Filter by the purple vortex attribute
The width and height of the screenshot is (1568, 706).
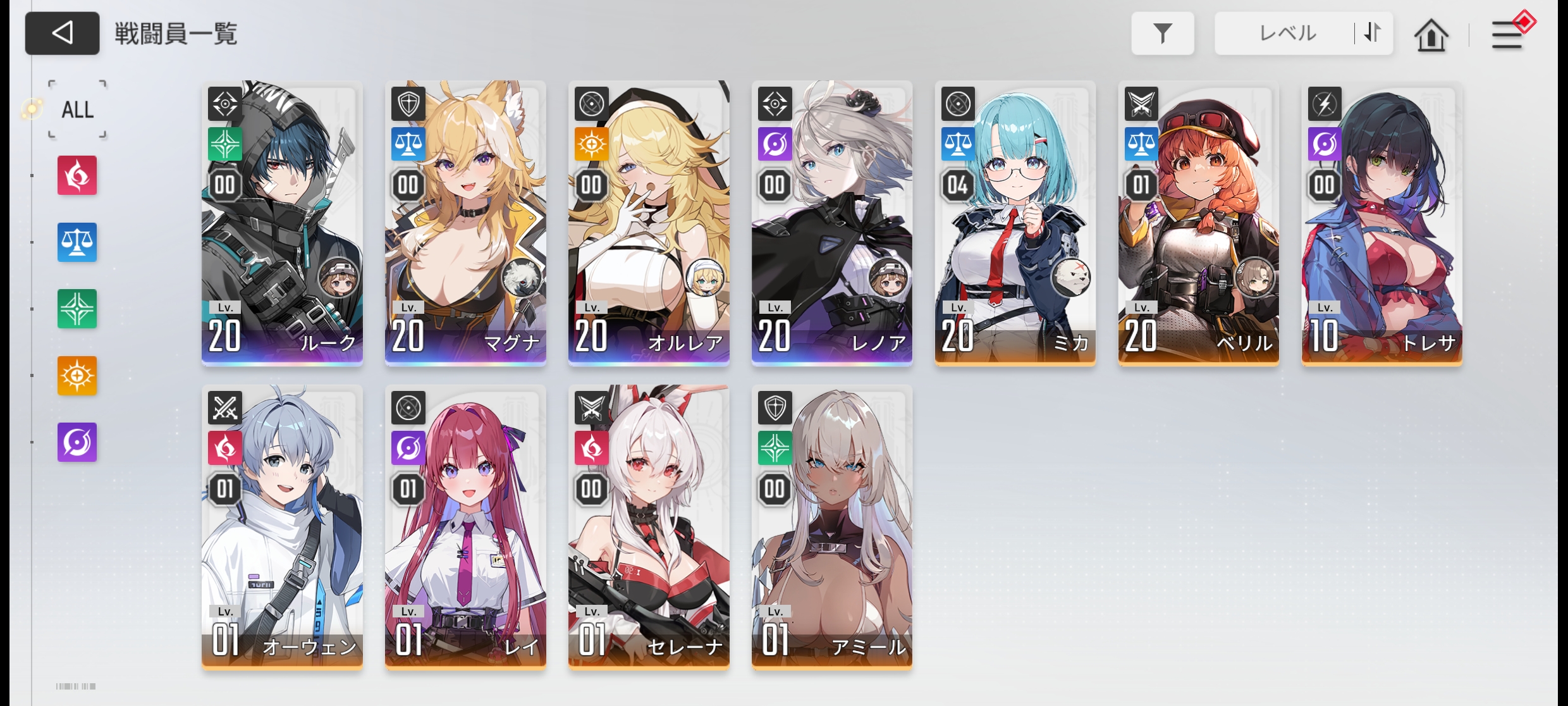coord(77,442)
